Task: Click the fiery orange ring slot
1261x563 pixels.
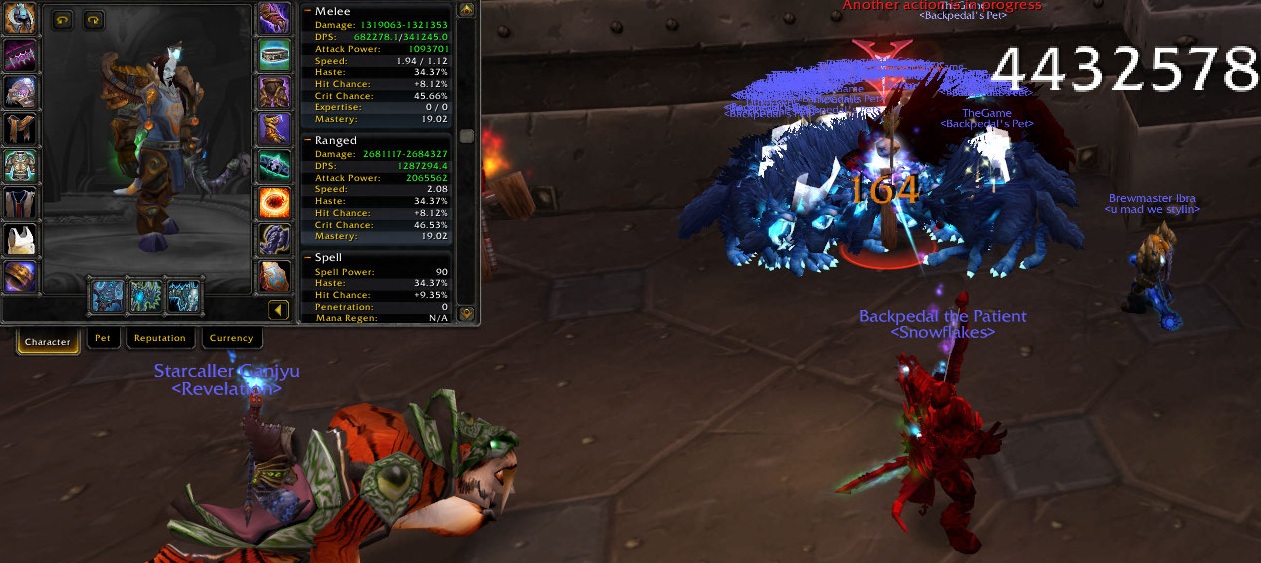Action: click(x=274, y=202)
